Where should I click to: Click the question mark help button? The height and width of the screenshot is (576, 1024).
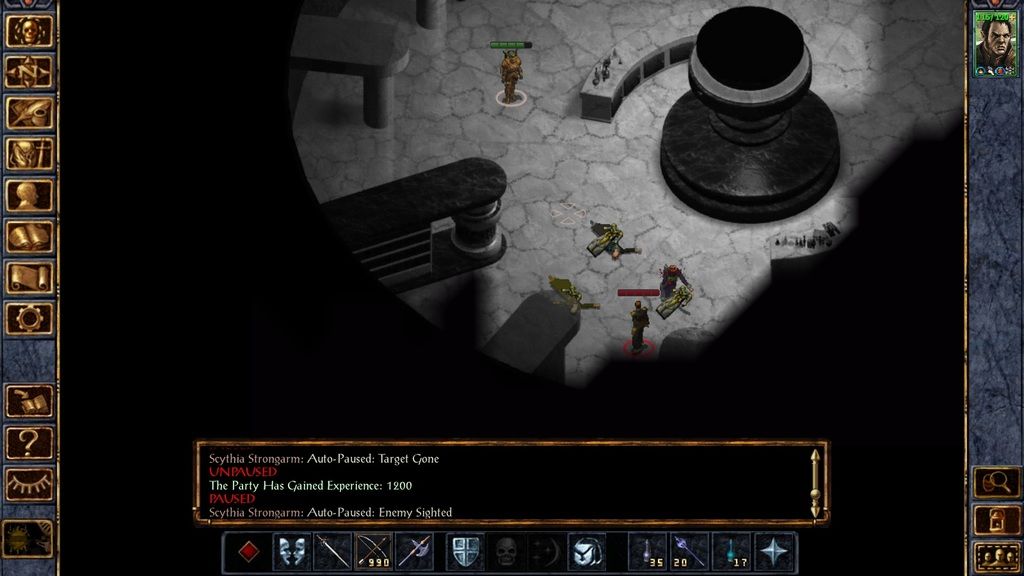click(x=29, y=442)
